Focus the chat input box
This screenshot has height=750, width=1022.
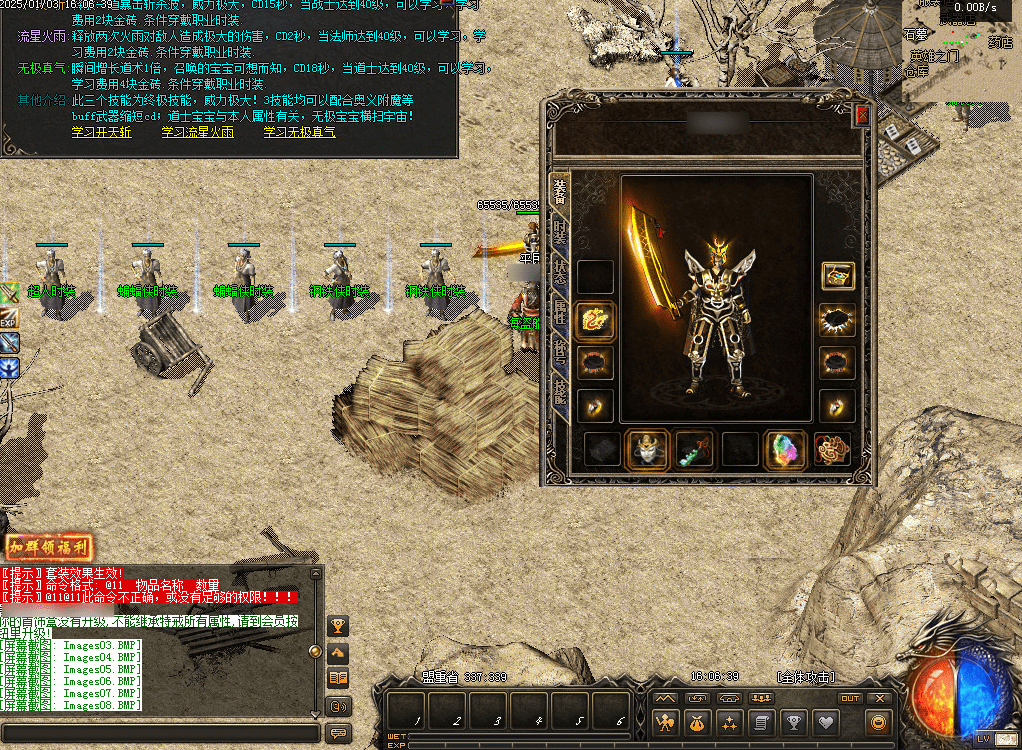160,733
